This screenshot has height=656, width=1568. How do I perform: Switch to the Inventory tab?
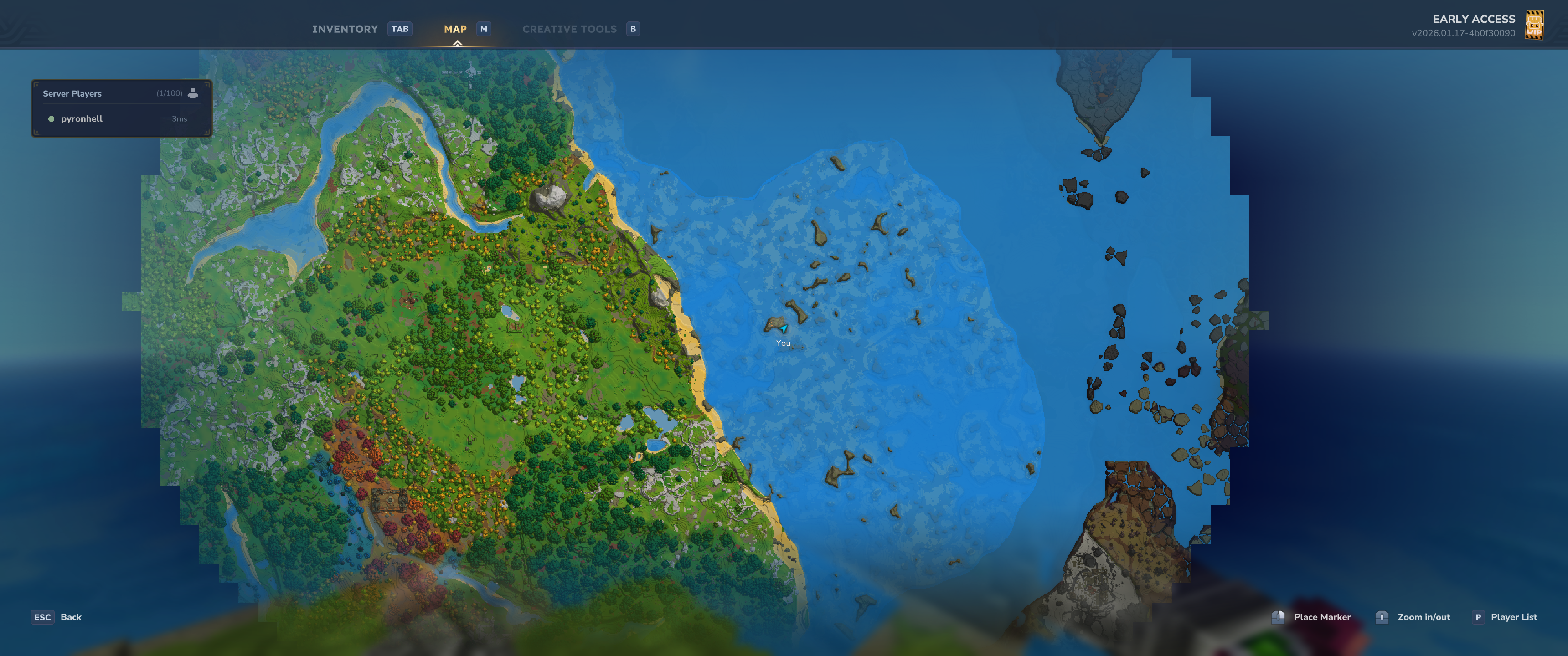pyautogui.click(x=345, y=29)
